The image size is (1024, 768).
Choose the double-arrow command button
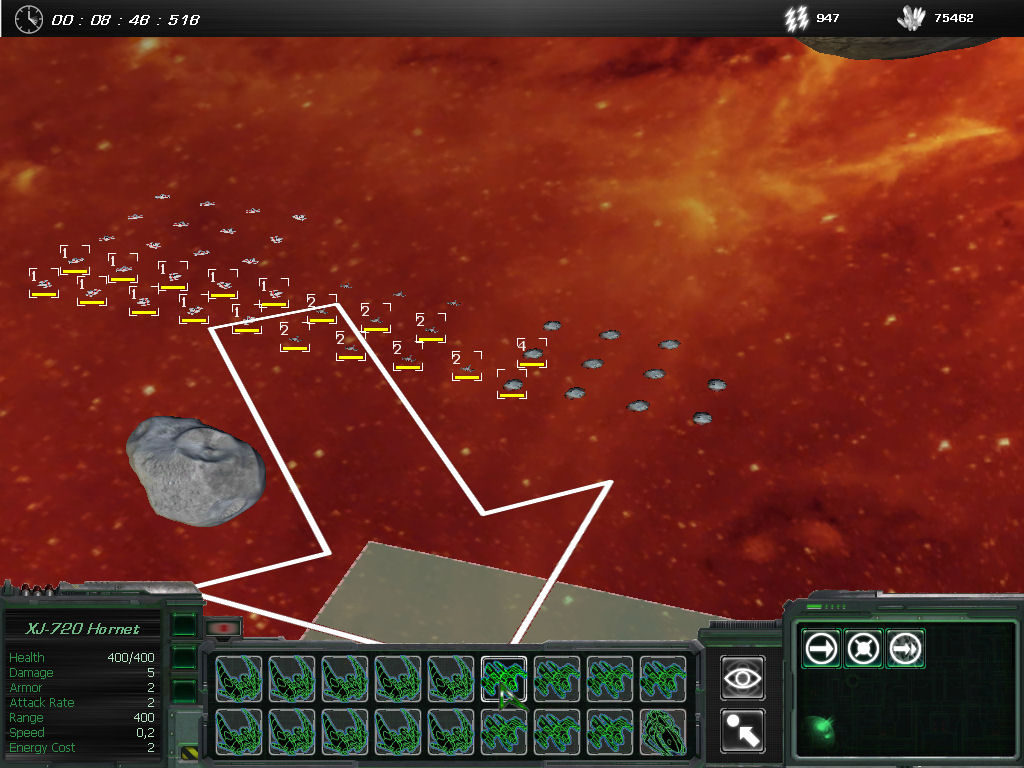point(904,649)
